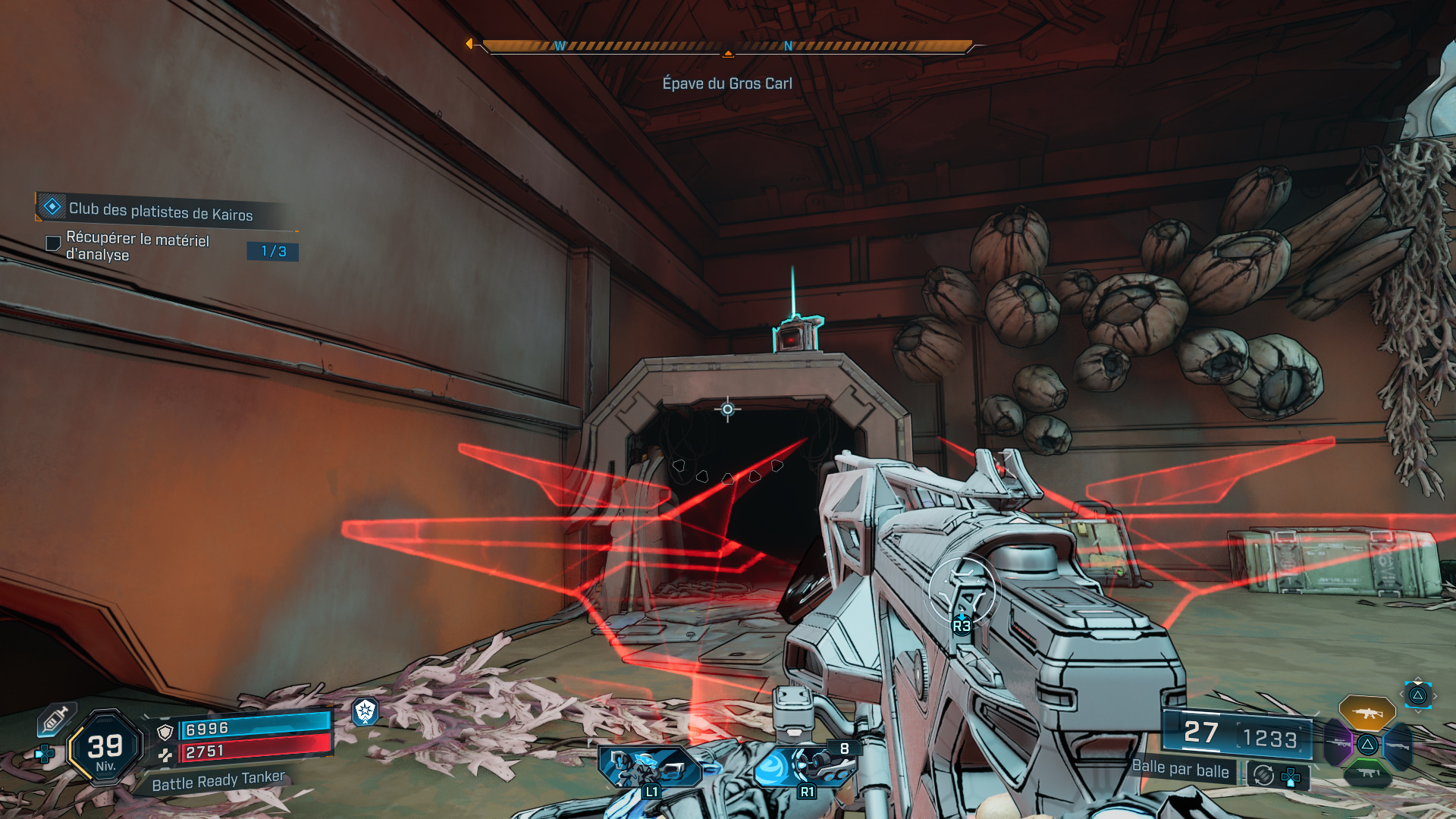Toggle the Balle par balle fire mode icon
Viewport: 1456px width, 819px height.
click(1263, 775)
